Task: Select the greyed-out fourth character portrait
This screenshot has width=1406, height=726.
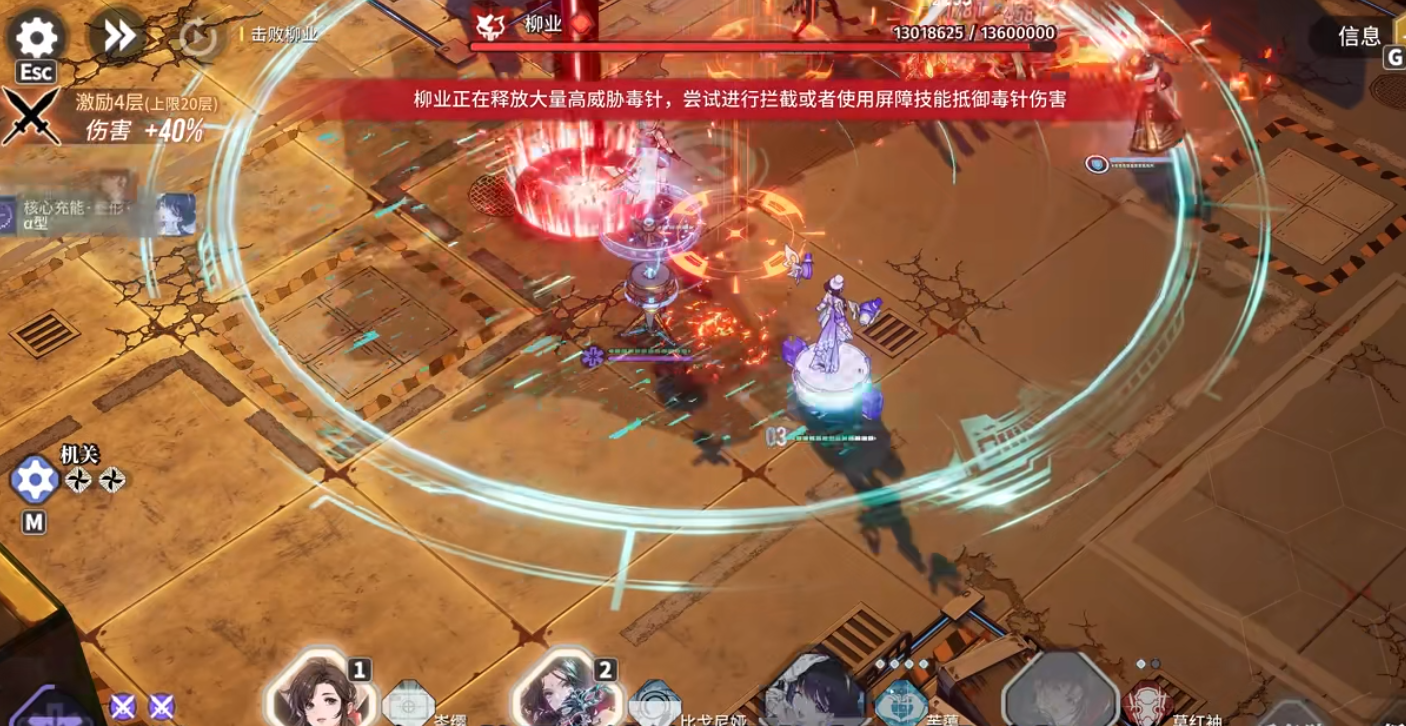Action: coord(1058,692)
